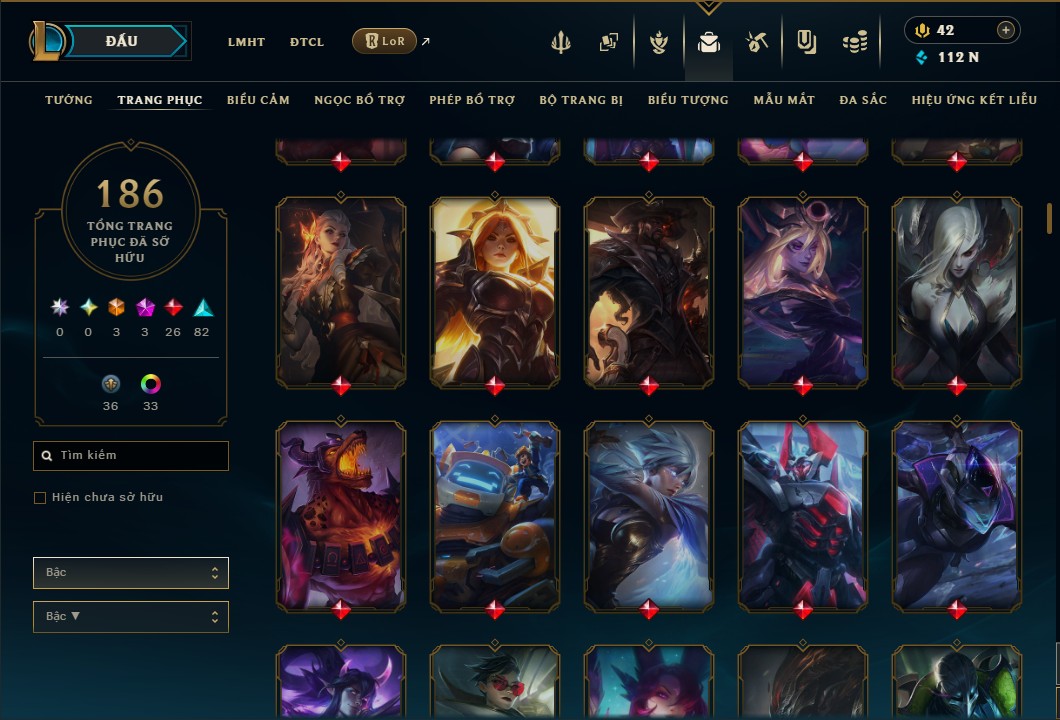Open the Clash trident icon
This screenshot has width=1060, height=720.
tap(561, 43)
